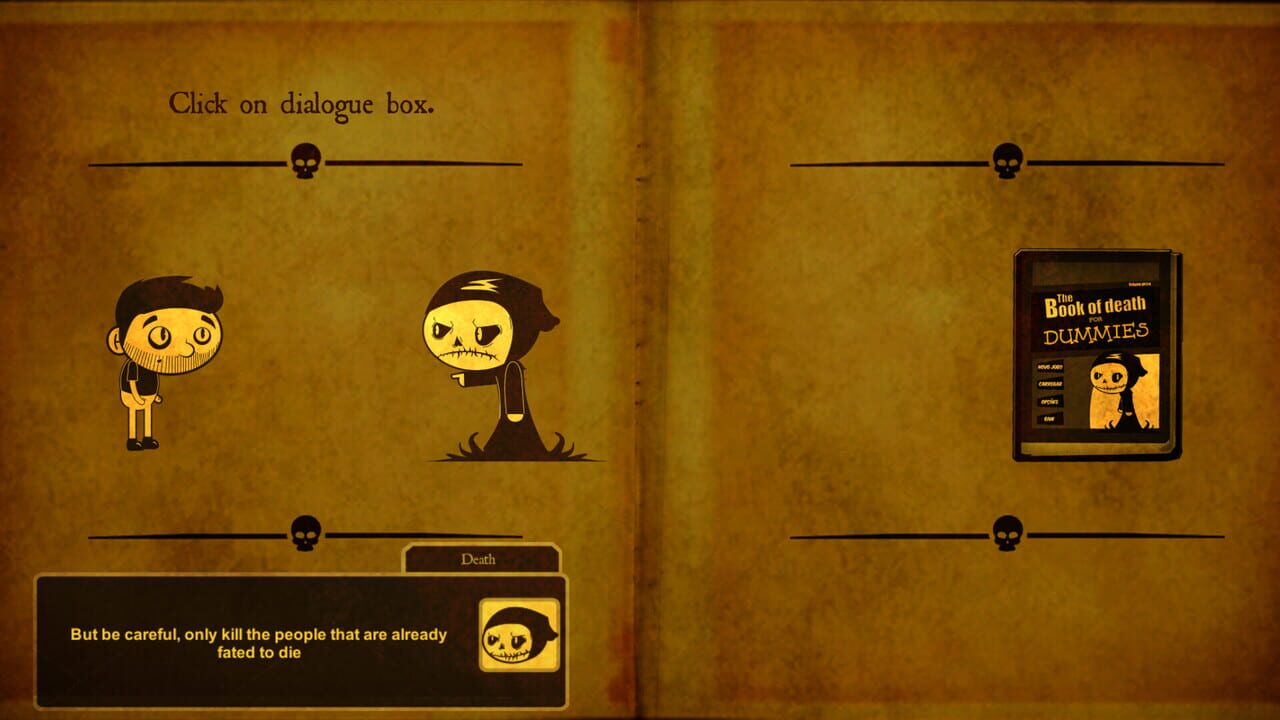The image size is (1280, 720).
Task: Click SAIR to exit the game
Action: coord(1047,417)
